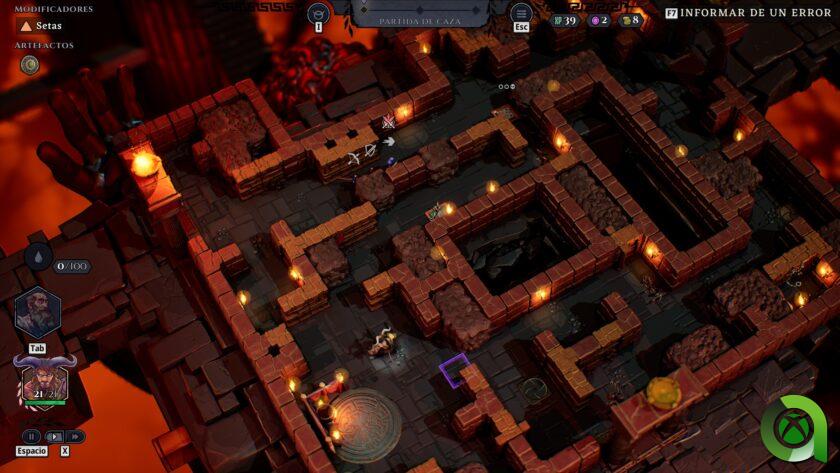Image resolution: width=840 pixels, height=473 pixels.
Task: Pause the game speed
Action: (x=31, y=436)
